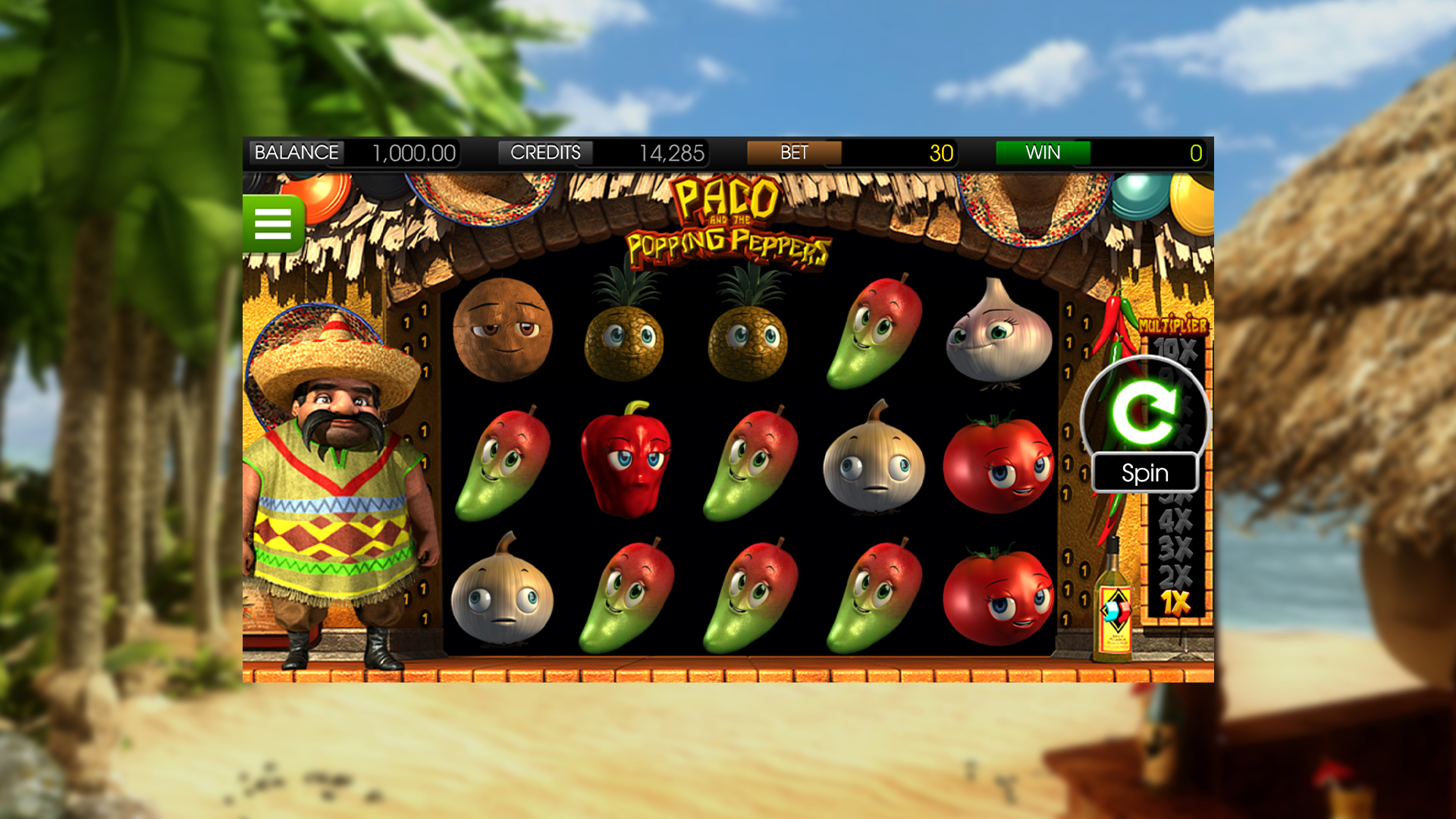1456x819 pixels.
Task: Select the coconut symbol on the first reel
Action: pos(504,330)
